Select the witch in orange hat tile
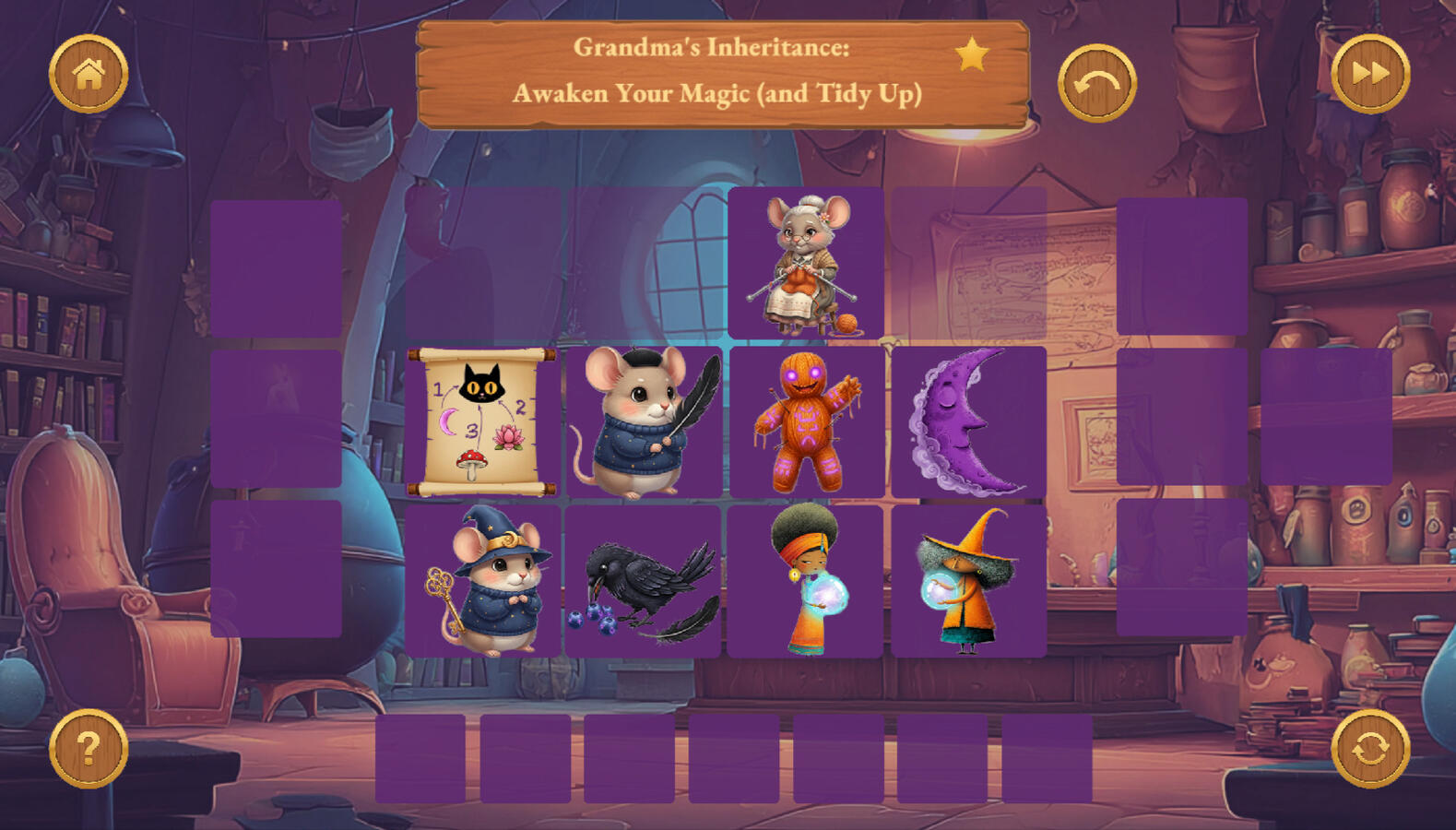 tap(968, 580)
